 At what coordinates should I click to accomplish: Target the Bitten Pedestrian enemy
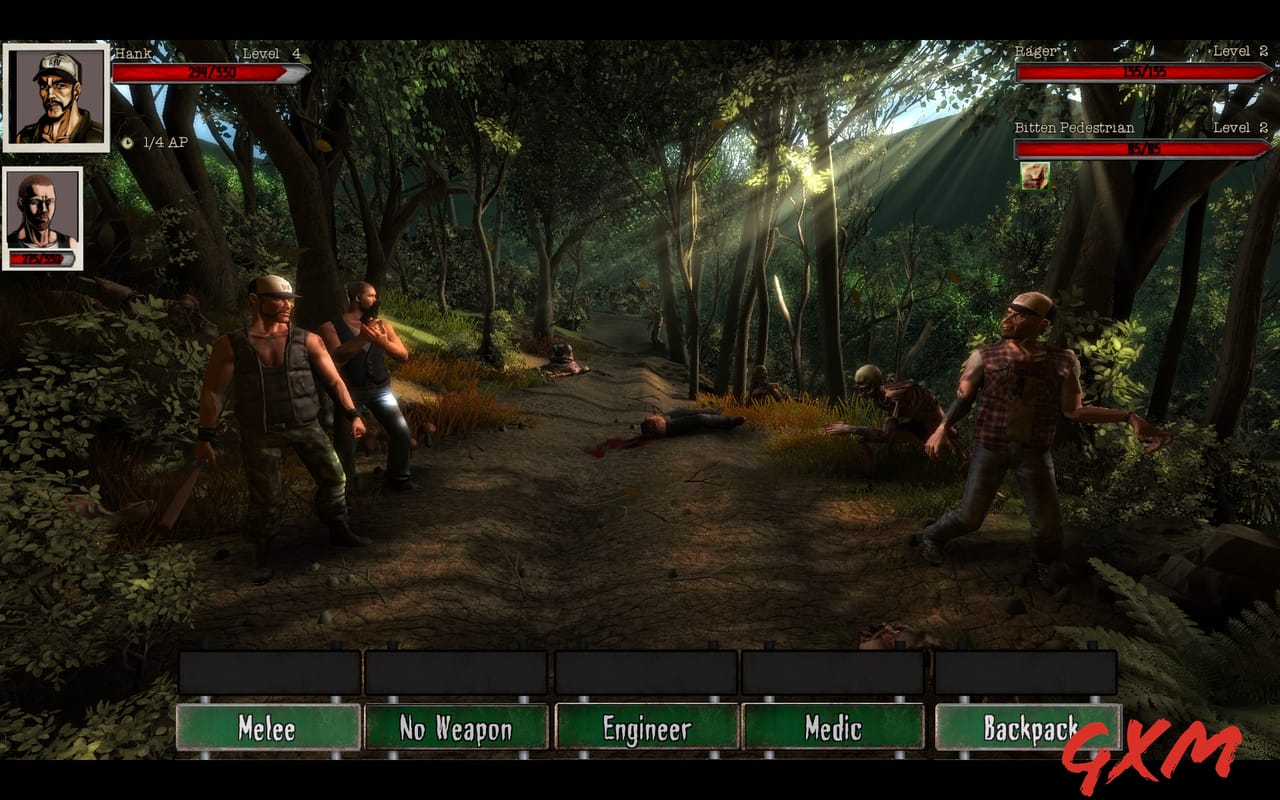click(x=1140, y=147)
